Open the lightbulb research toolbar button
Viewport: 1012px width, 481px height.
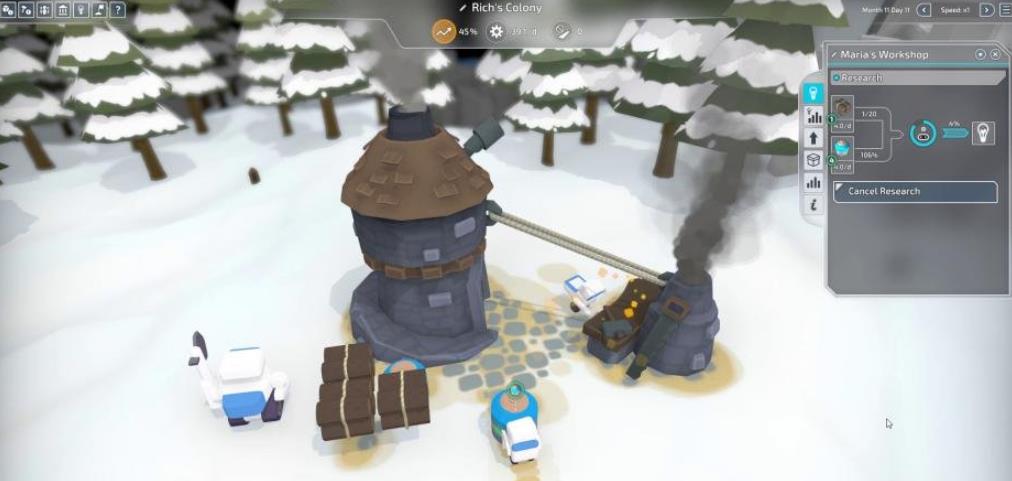point(81,10)
